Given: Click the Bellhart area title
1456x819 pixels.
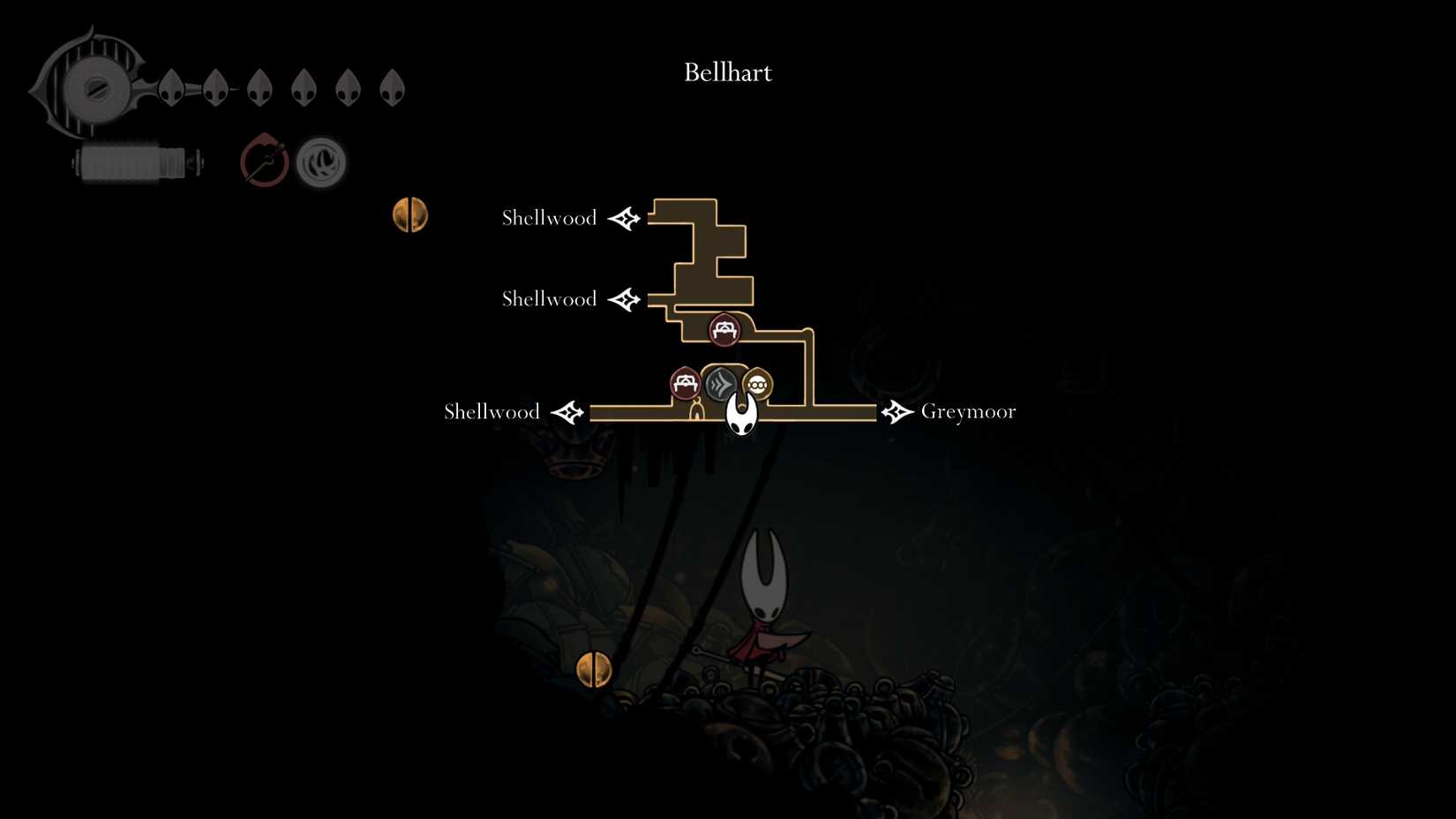Looking at the screenshot, I should click(727, 72).
